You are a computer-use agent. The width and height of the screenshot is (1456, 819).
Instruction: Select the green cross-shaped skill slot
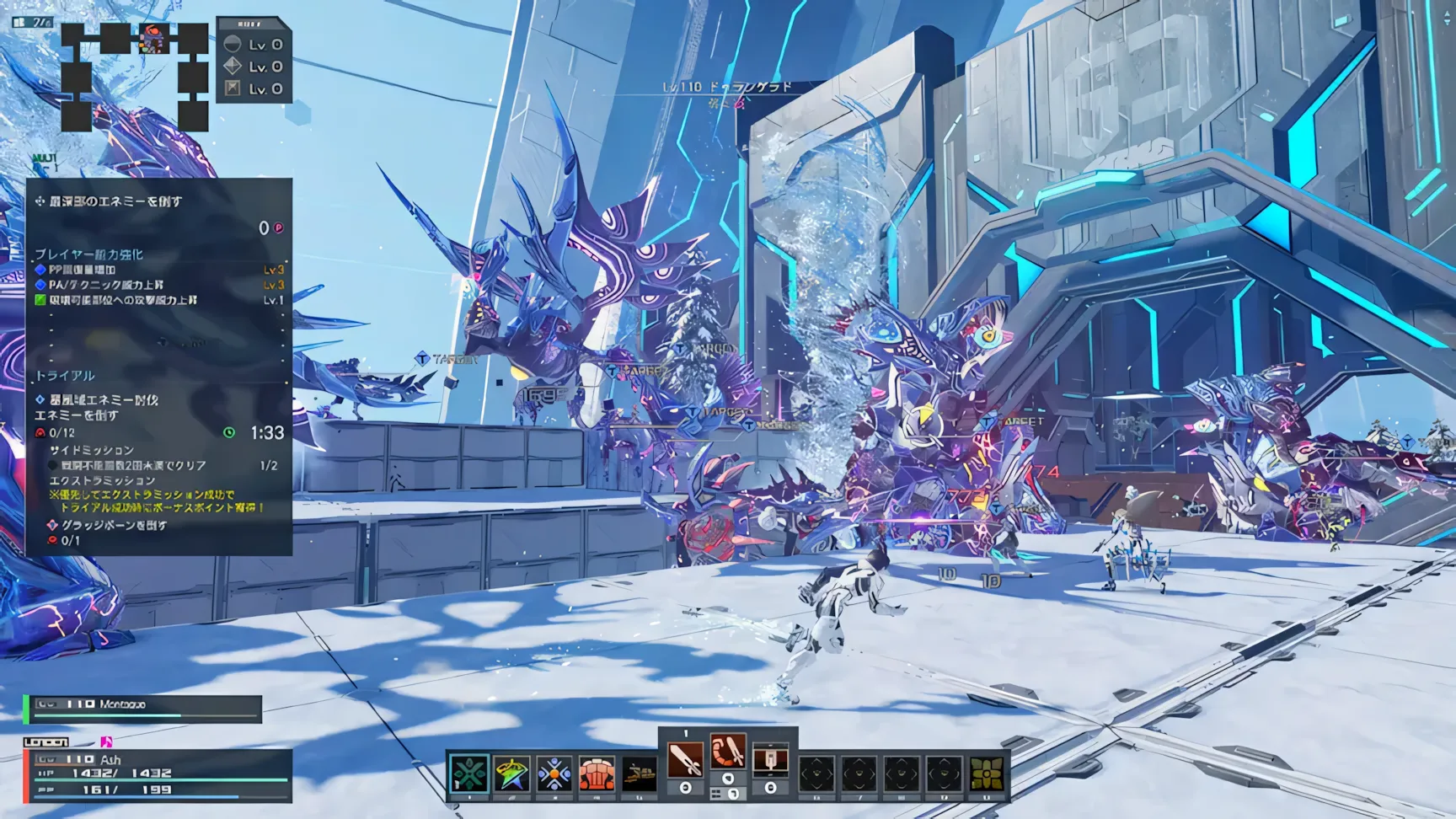tap(468, 773)
